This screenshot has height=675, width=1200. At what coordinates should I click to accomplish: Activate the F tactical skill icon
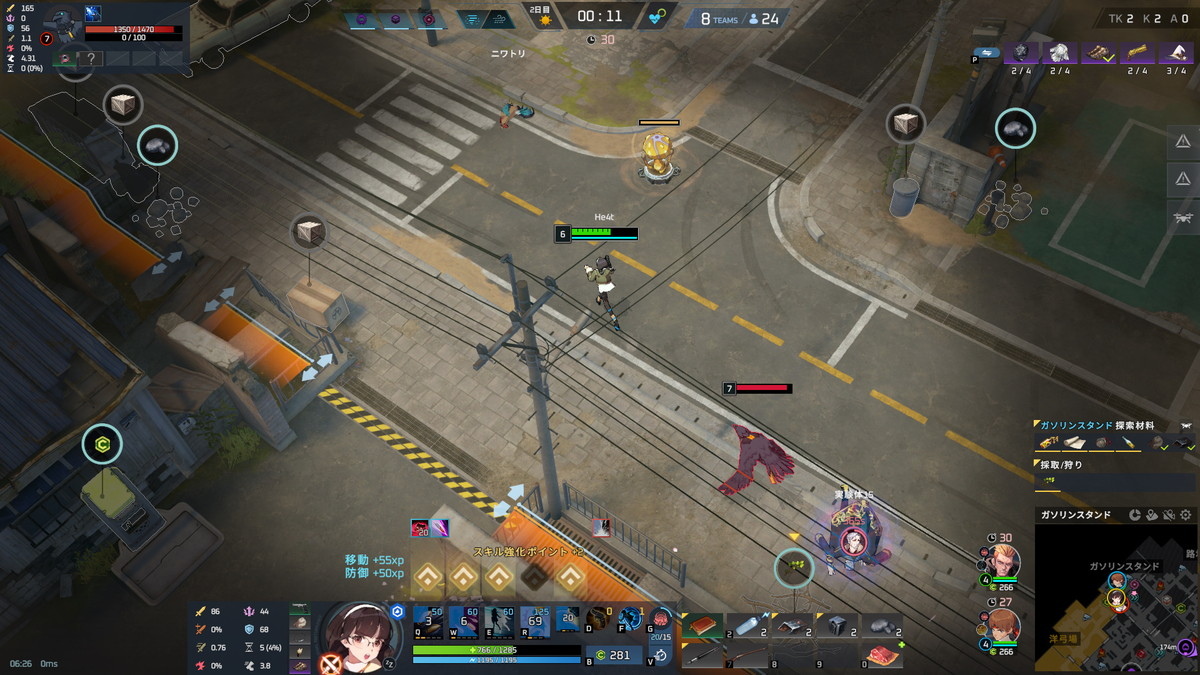coord(630,620)
